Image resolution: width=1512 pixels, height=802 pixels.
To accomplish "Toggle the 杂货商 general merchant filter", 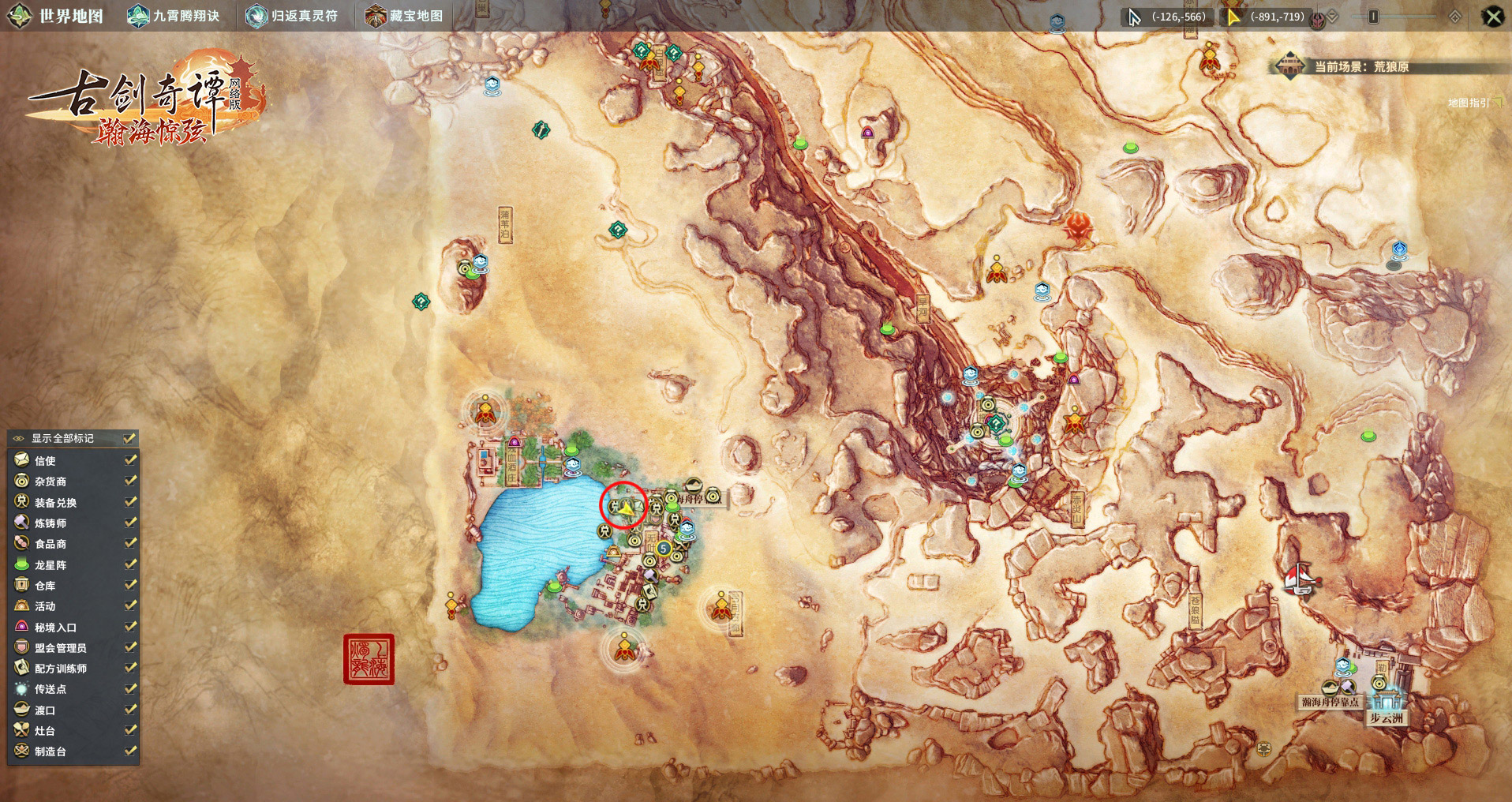I will pos(130,481).
